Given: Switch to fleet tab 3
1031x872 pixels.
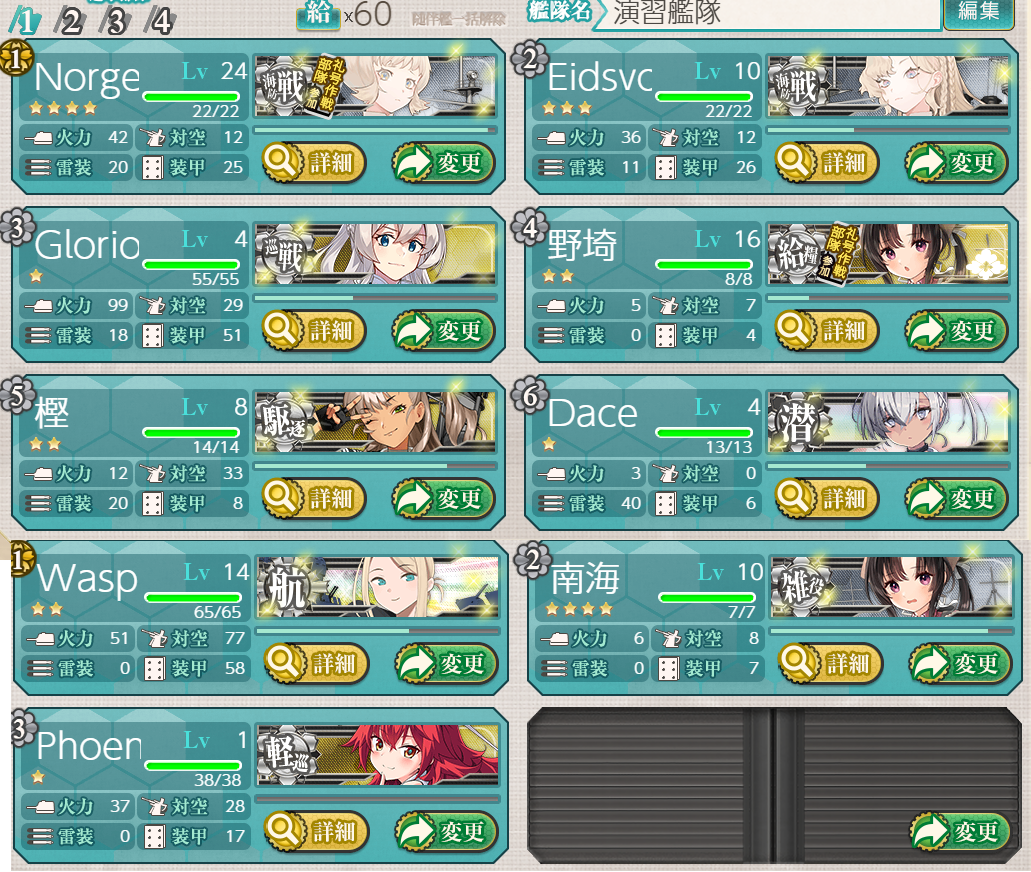Looking at the screenshot, I should click(x=115, y=20).
